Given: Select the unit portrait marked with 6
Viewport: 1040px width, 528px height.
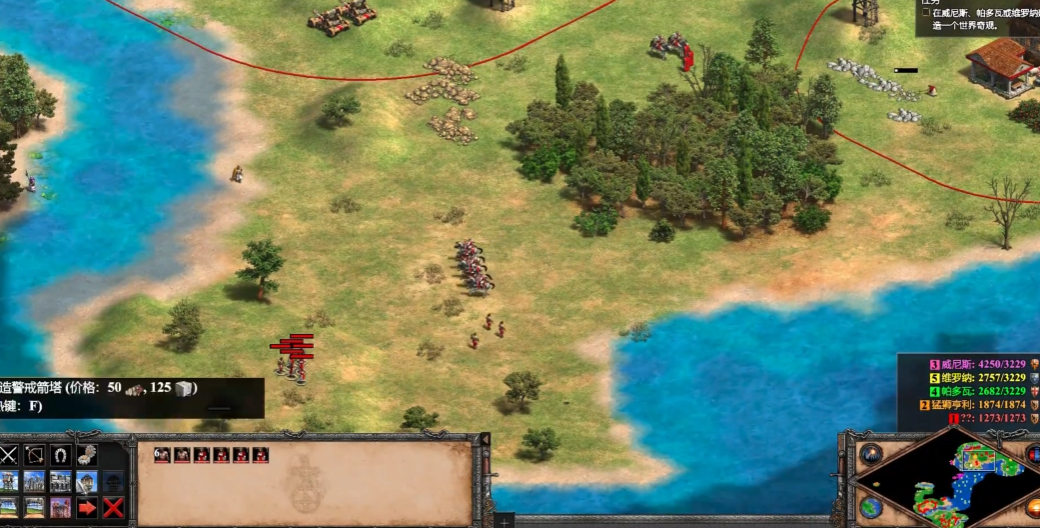Looking at the screenshot, I should pyautogui.click(x=261, y=455).
